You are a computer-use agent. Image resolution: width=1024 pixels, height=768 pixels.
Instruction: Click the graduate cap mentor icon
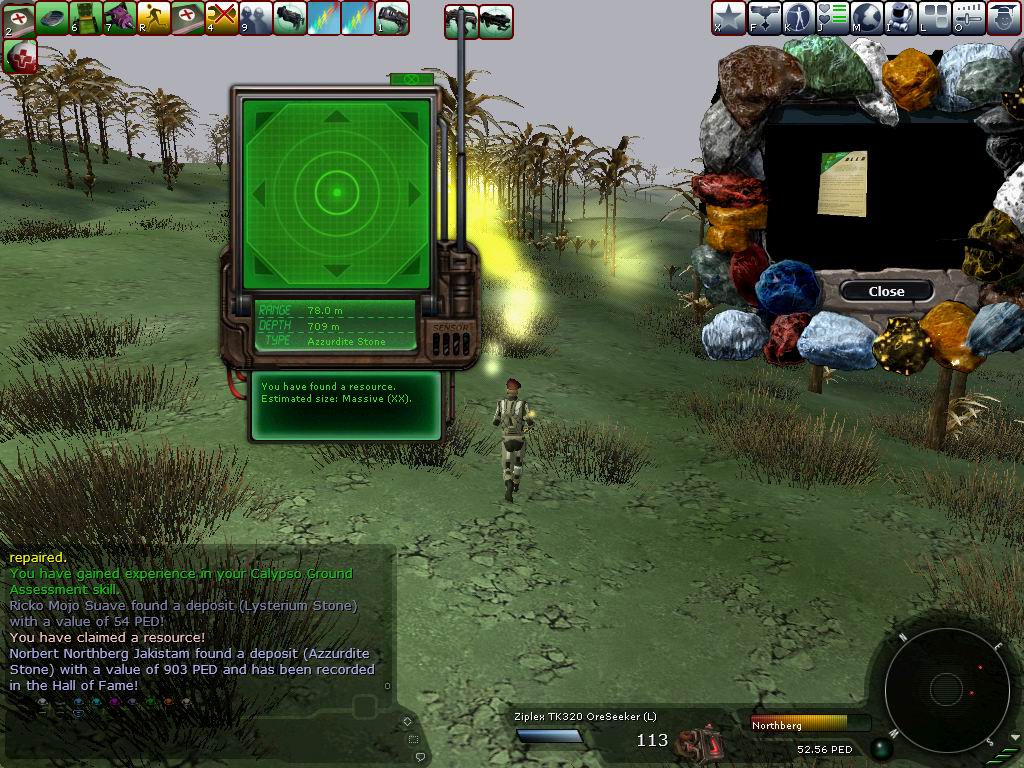click(x=1001, y=17)
